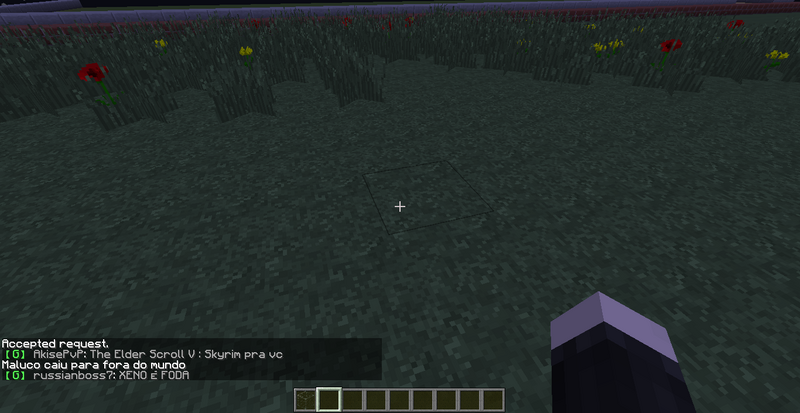Image resolution: width=800 pixels, height=413 pixels.
Task: Select the first hotbar slot holding a block
Action: pos(305,400)
